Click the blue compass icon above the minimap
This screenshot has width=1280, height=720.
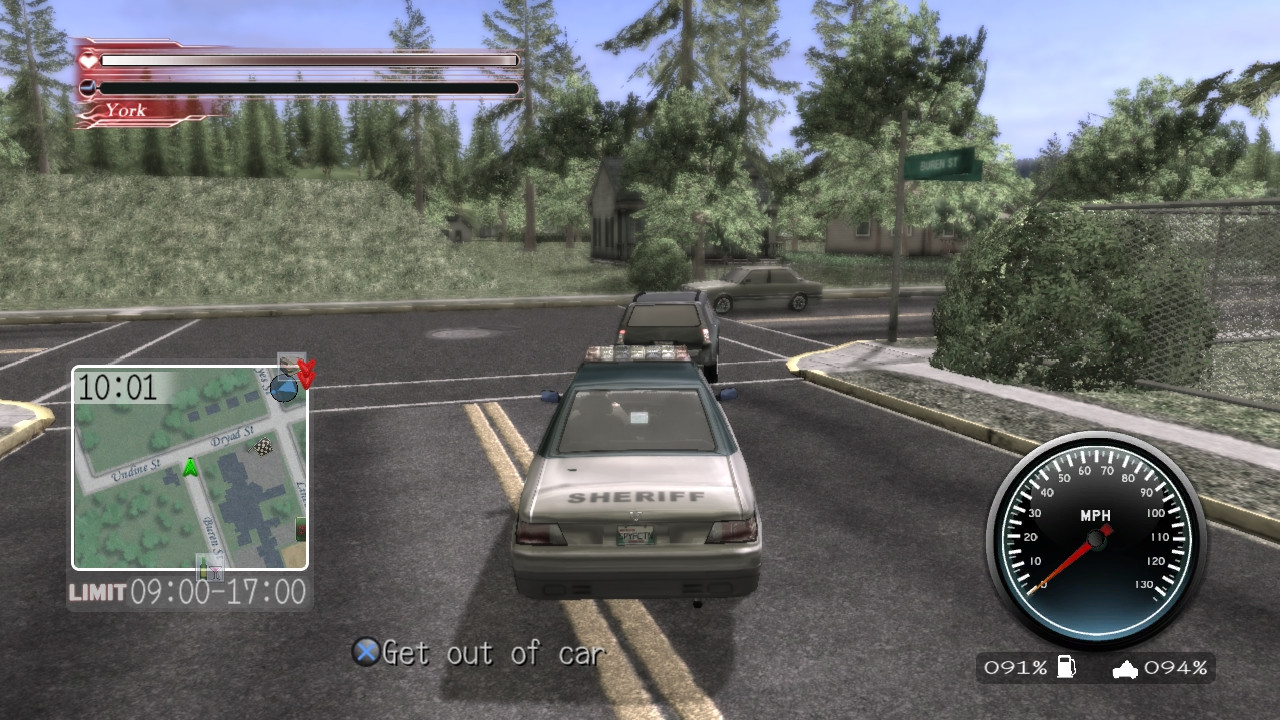click(284, 387)
